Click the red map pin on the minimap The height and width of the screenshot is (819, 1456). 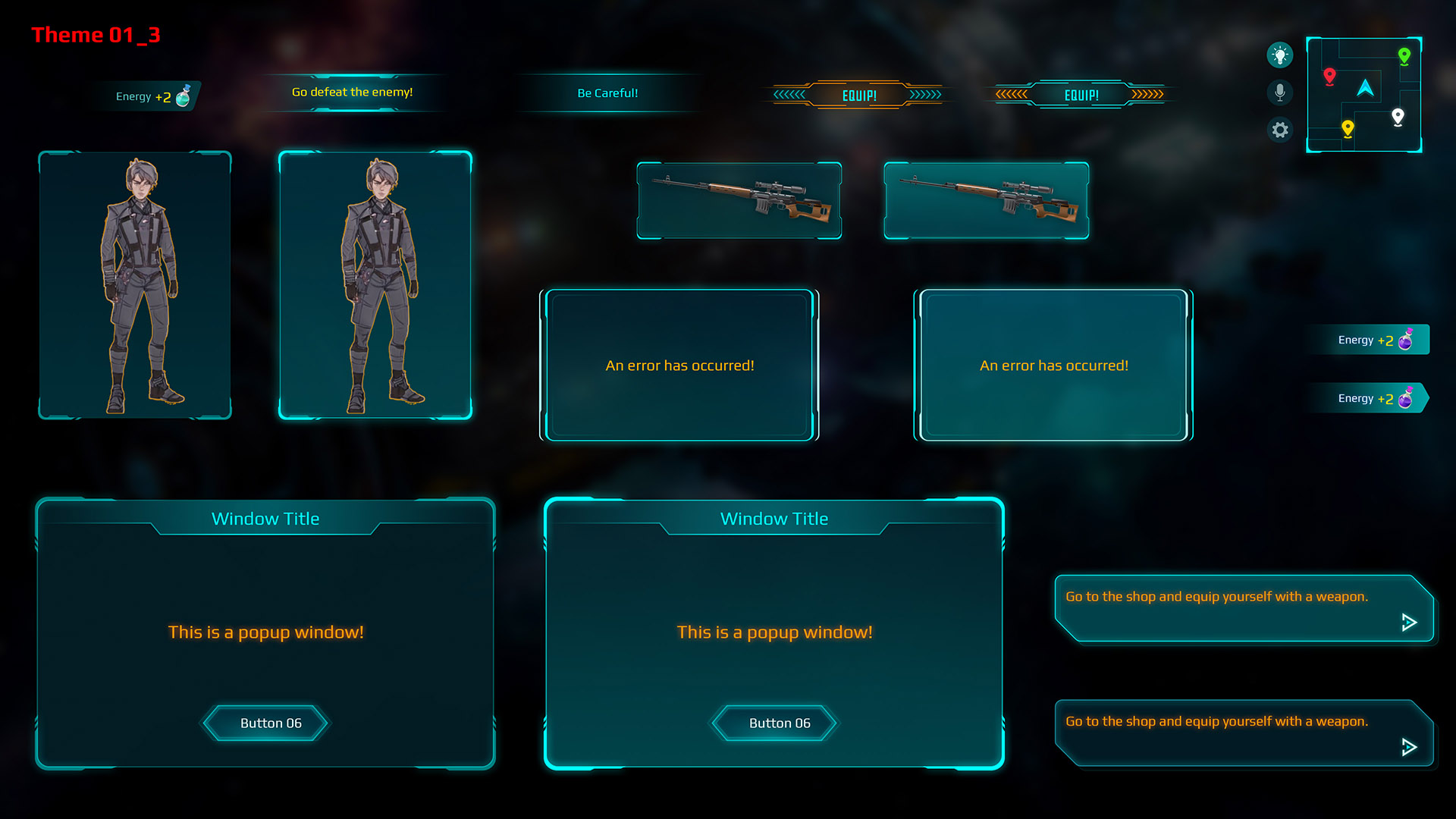[x=1329, y=76]
